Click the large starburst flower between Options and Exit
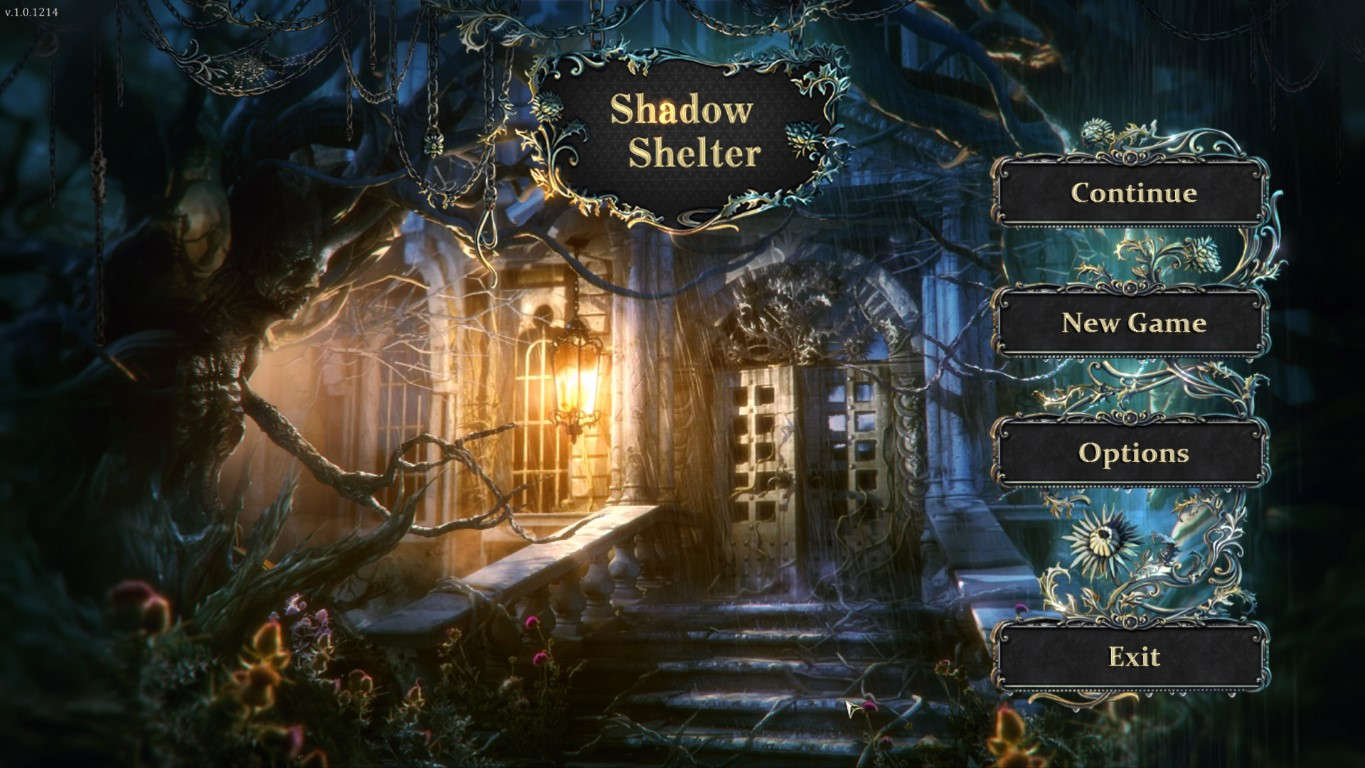1365x768 pixels. [1104, 537]
